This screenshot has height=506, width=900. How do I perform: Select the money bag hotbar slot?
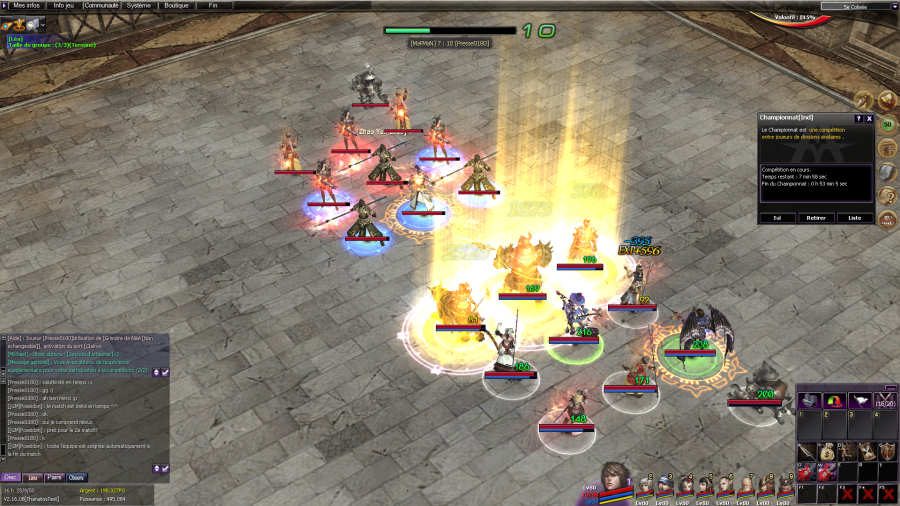pos(829,453)
